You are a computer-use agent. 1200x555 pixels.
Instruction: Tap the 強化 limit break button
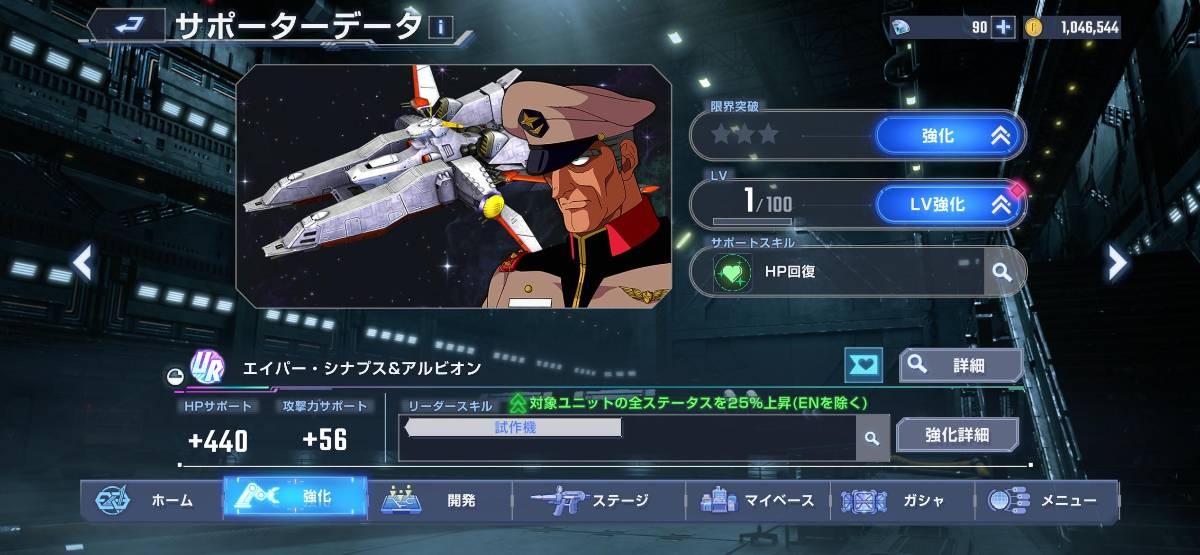[949, 136]
